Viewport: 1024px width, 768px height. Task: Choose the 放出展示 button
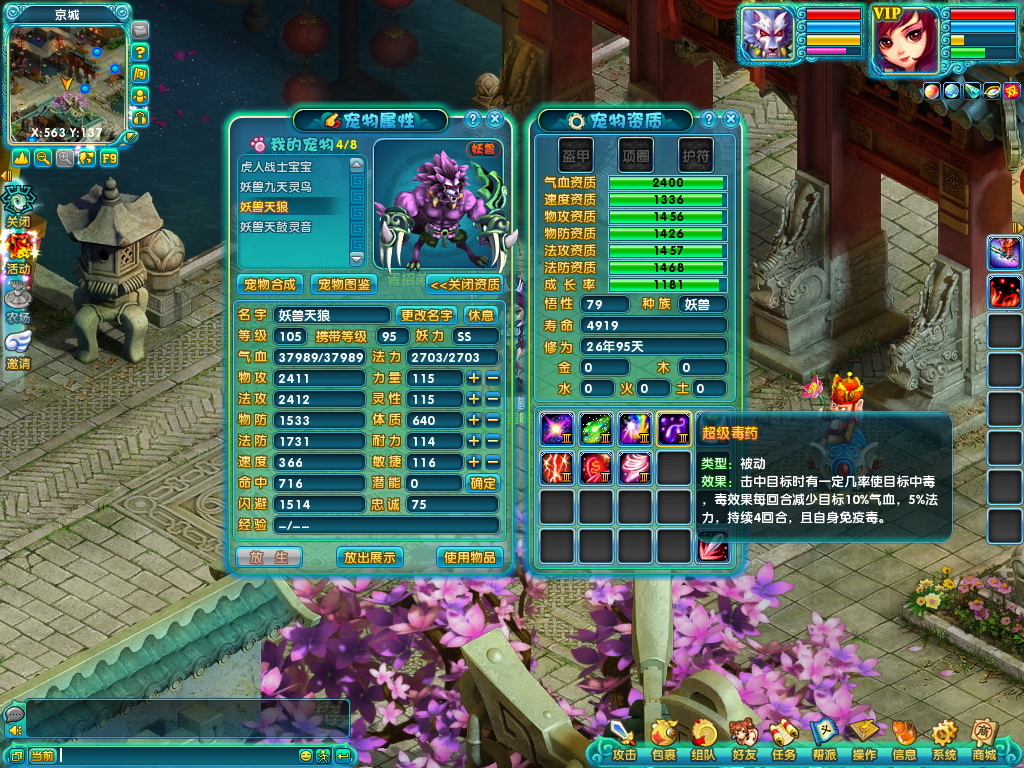click(369, 557)
